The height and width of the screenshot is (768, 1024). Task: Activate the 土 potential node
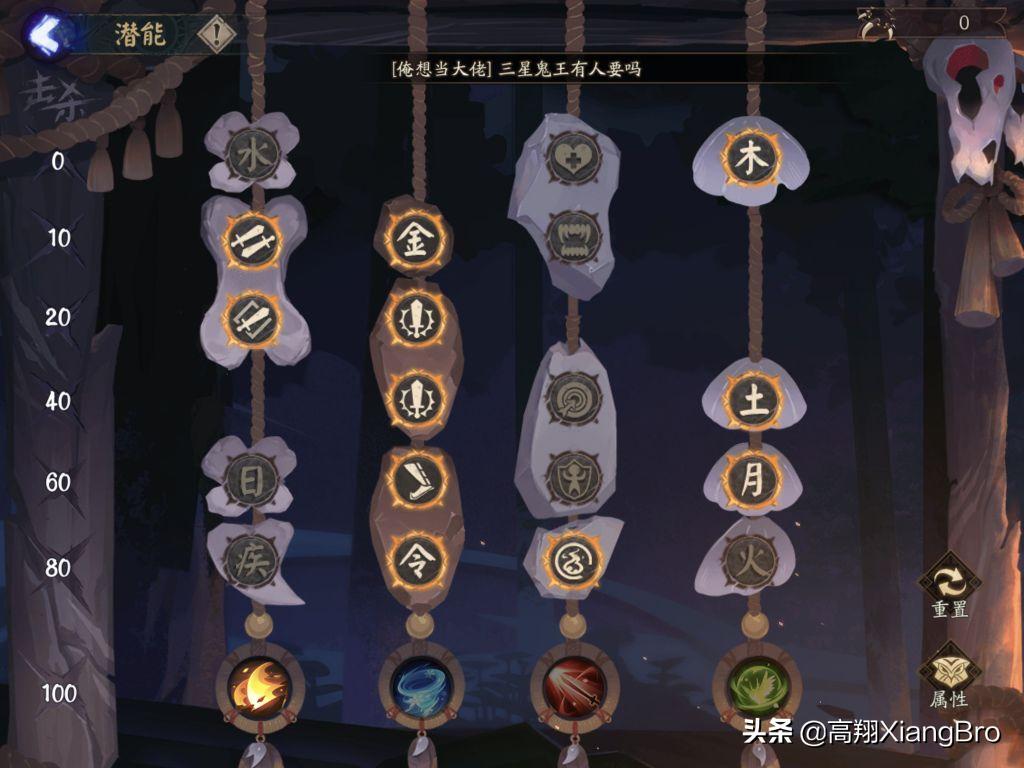click(753, 399)
